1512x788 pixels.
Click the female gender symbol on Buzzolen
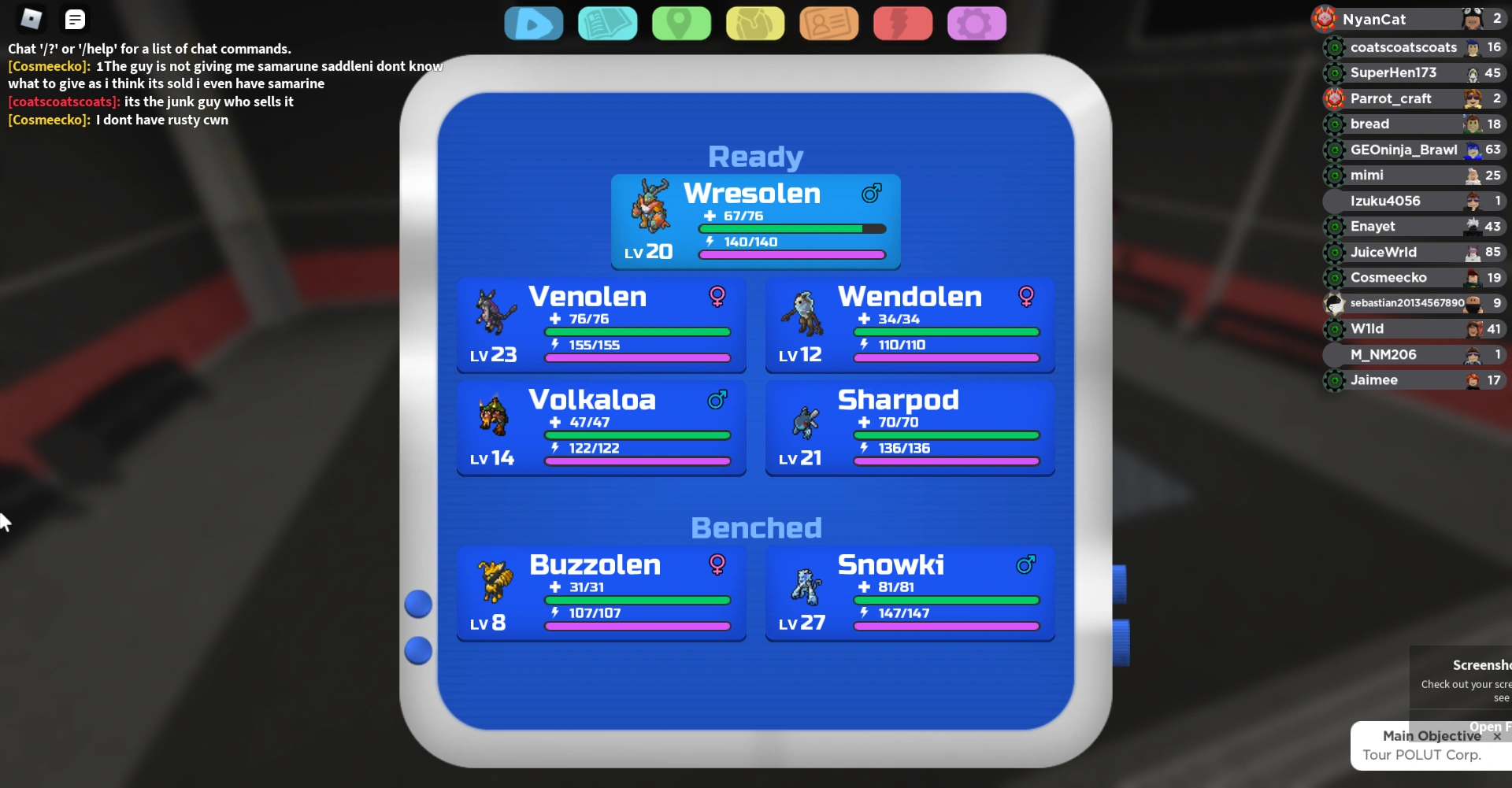717,564
